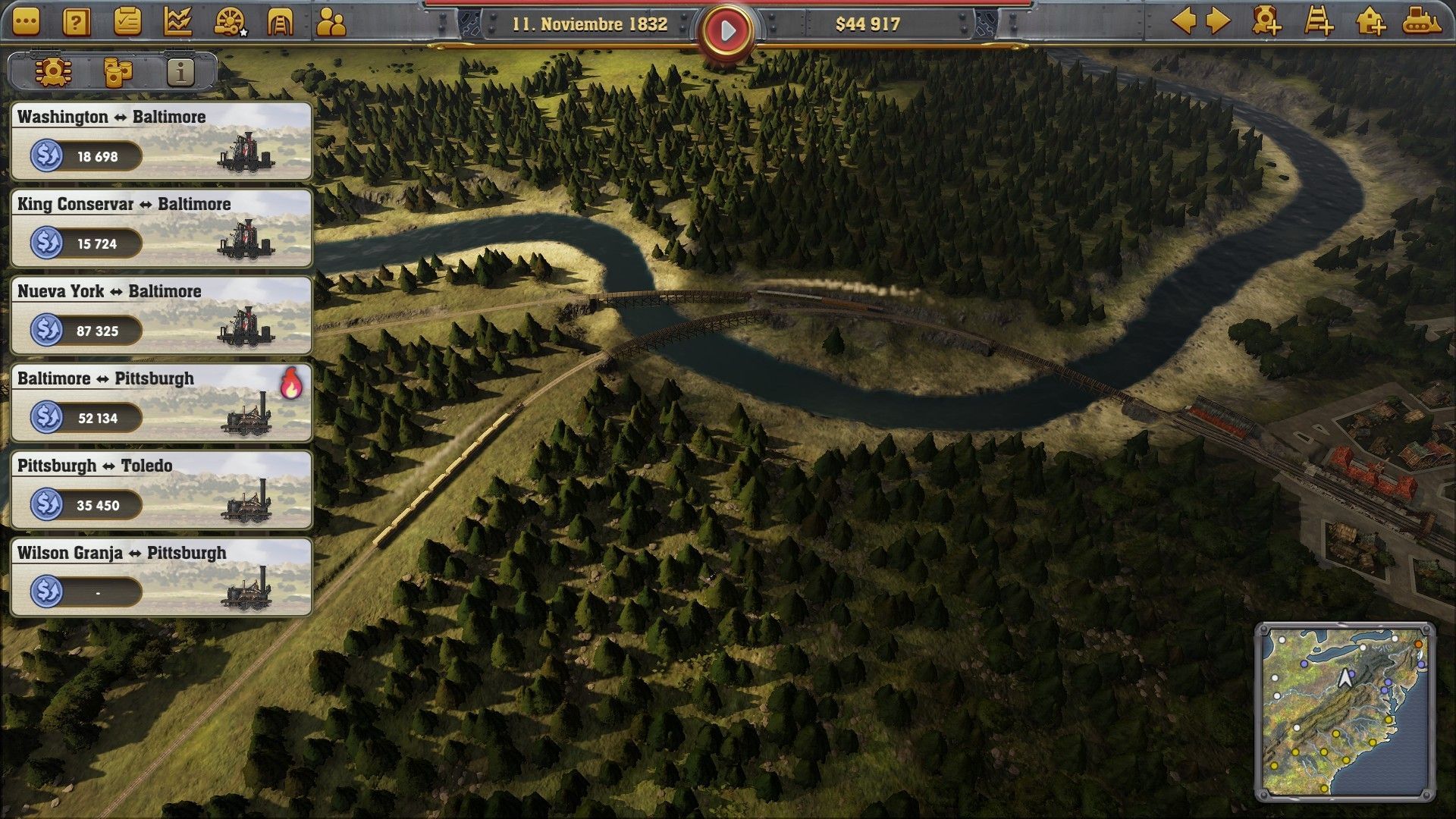Activate the bulldozer demolish tool
The height and width of the screenshot is (819, 1456).
point(1421,21)
